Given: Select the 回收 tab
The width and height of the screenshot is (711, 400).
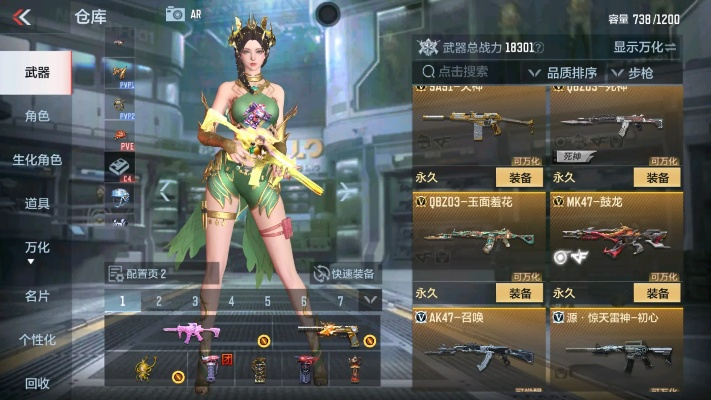Looking at the screenshot, I should click(37, 383).
